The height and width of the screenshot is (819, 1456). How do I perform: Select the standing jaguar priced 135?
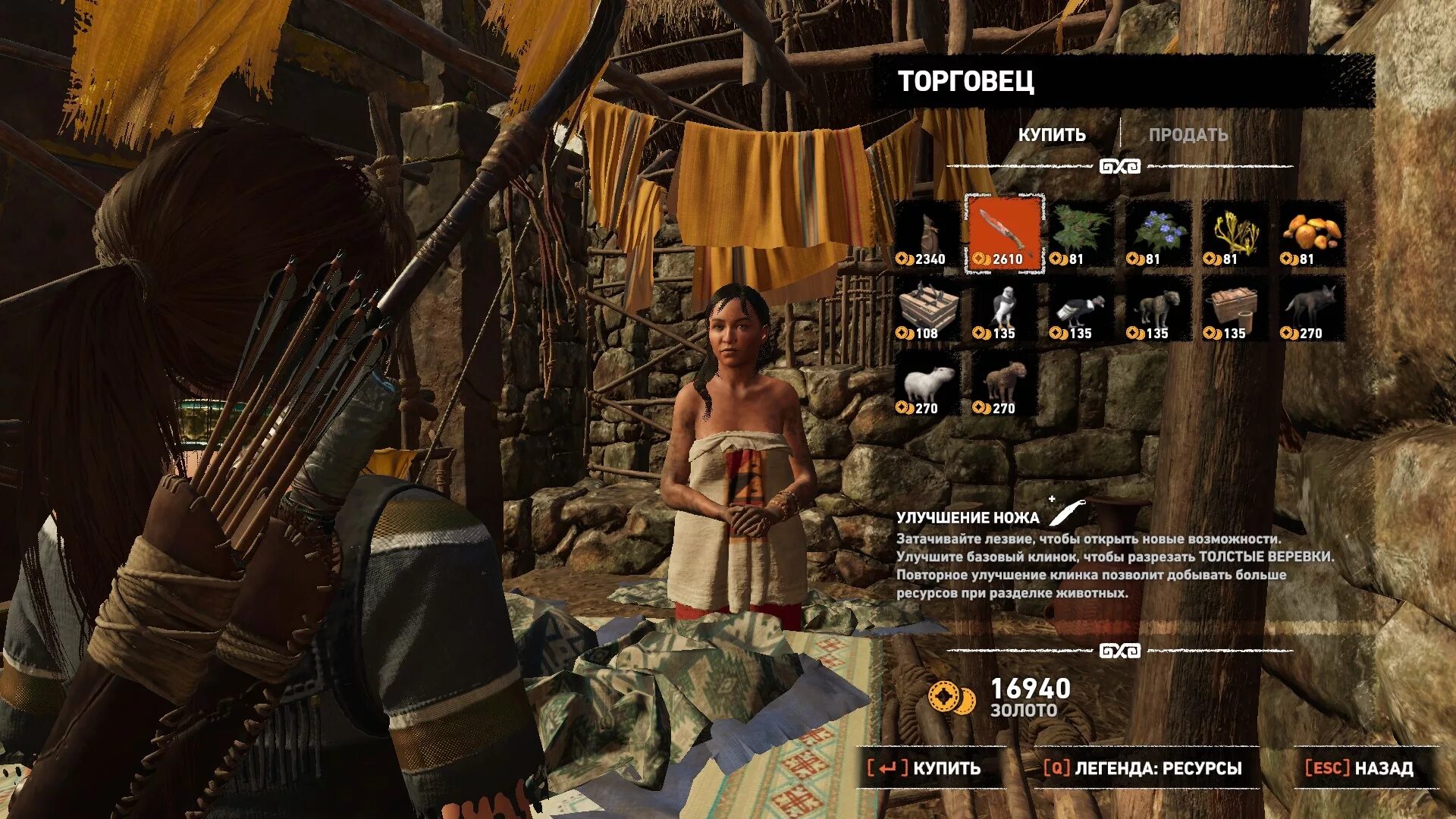pos(1158,309)
